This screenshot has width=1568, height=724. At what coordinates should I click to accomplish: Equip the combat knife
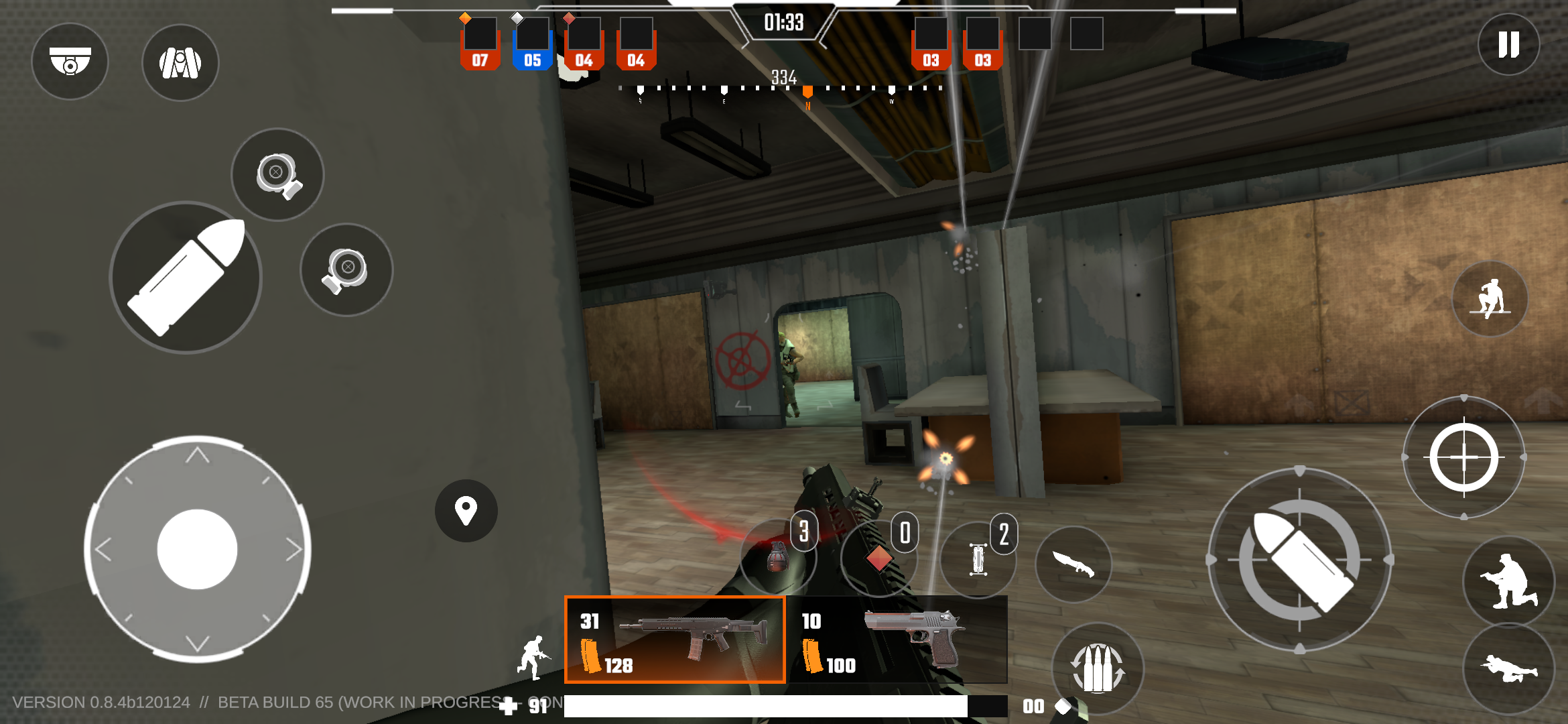(x=1073, y=563)
